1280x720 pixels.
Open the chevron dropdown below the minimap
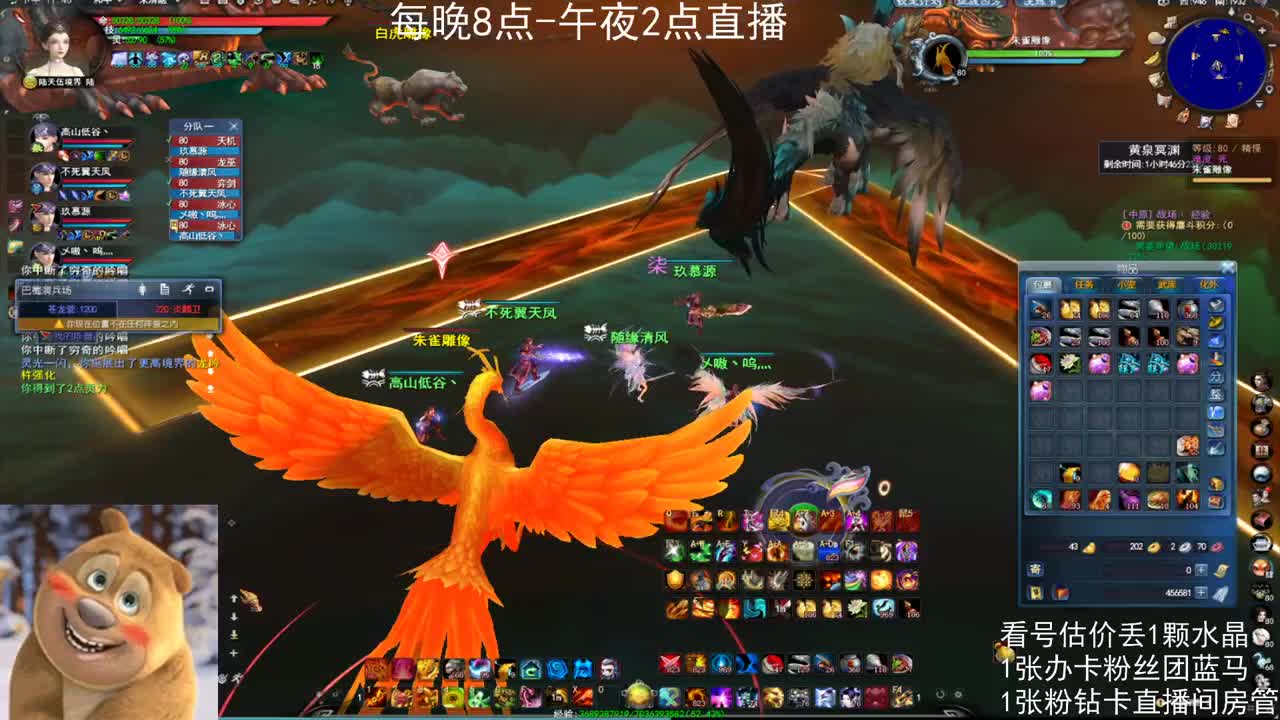coord(1259,104)
